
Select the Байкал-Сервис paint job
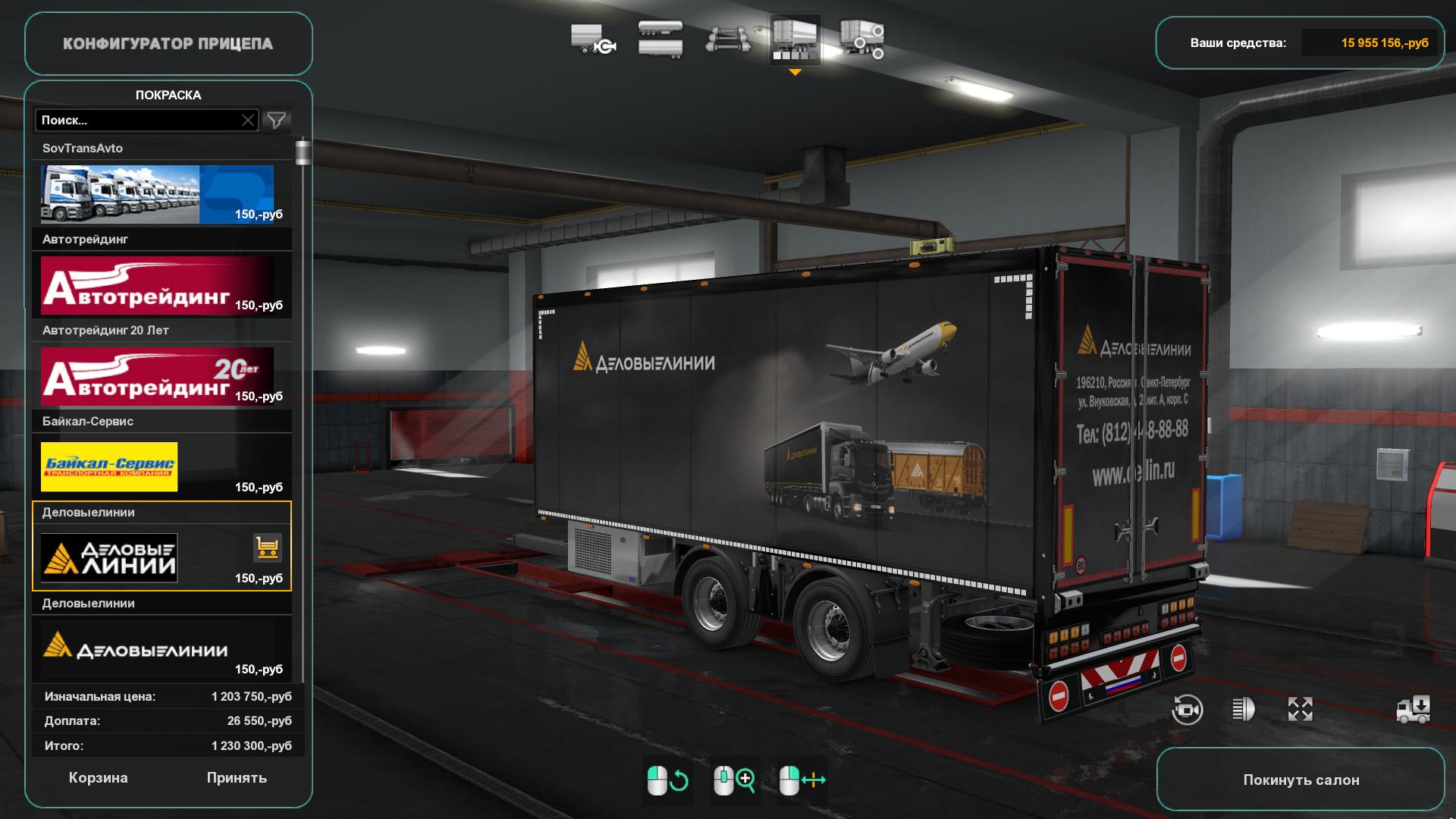pyautogui.click(x=157, y=467)
